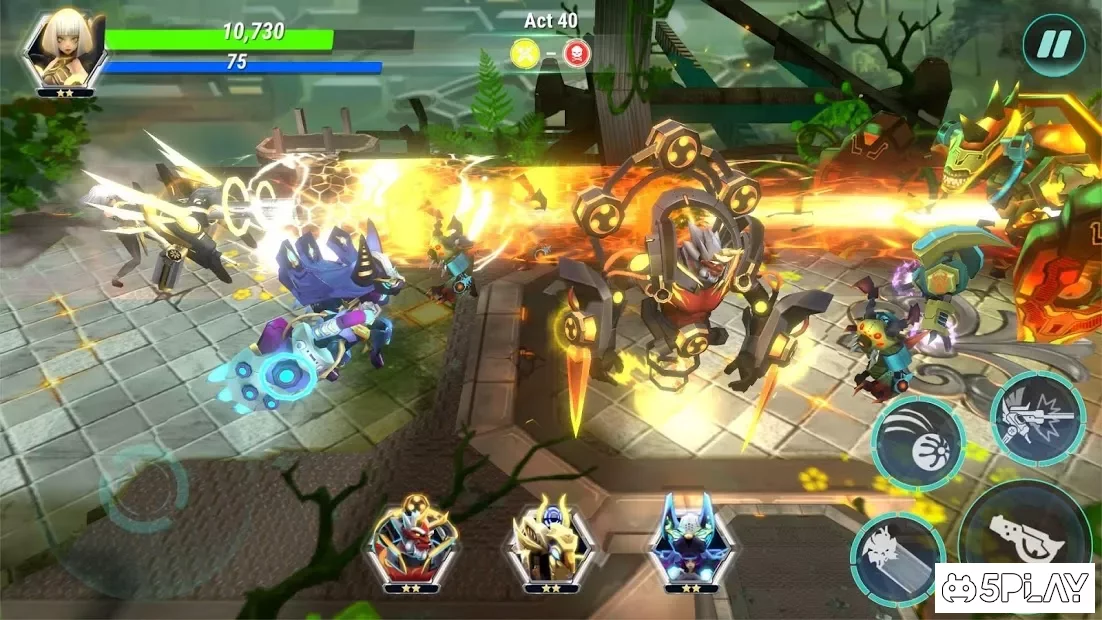The image size is (1102, 620).
Task: Select the blonde hero portrait
Action: [65, 52]
